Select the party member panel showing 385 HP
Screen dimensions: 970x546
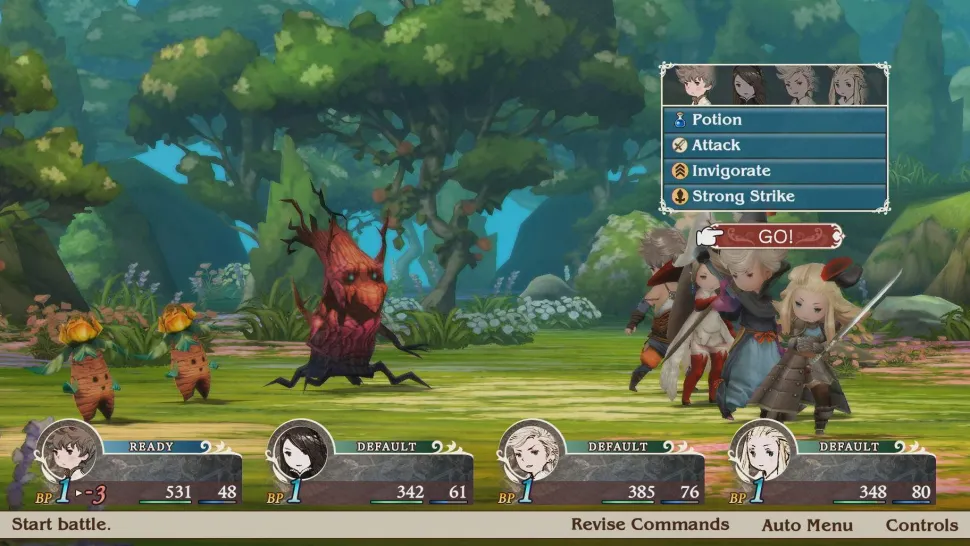click(x=603, y=470)
